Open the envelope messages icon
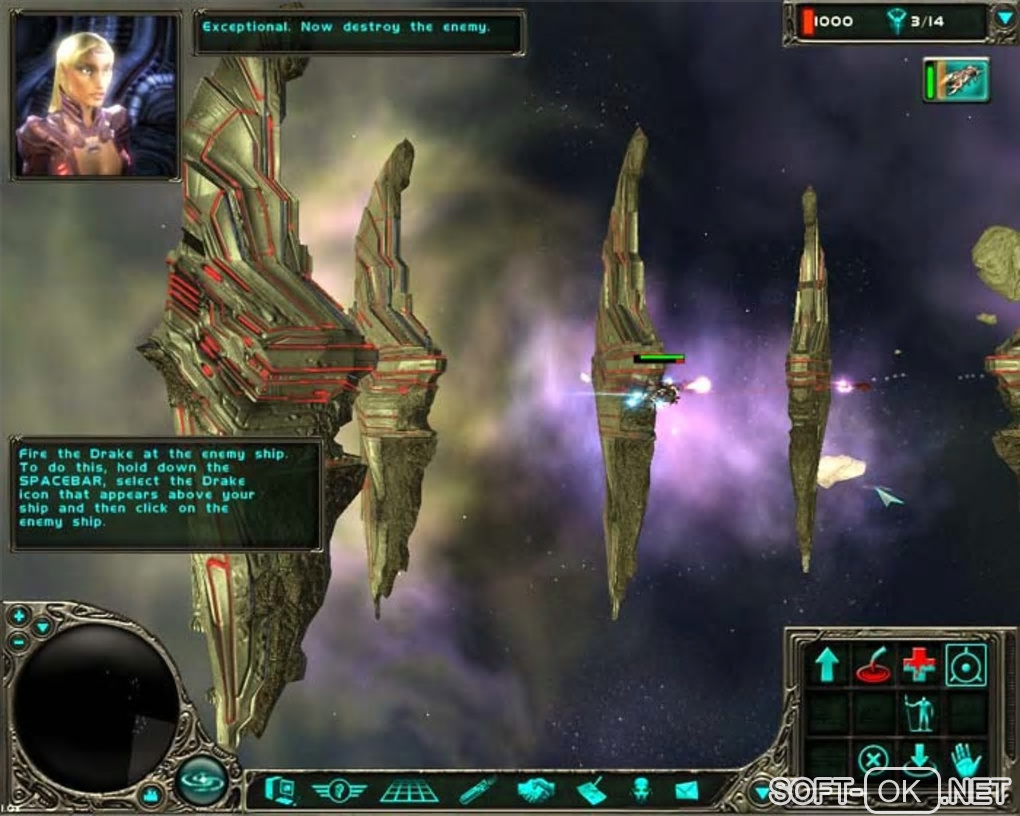The height and width of the screenshot is (816, 1020). tap(686, 791)
